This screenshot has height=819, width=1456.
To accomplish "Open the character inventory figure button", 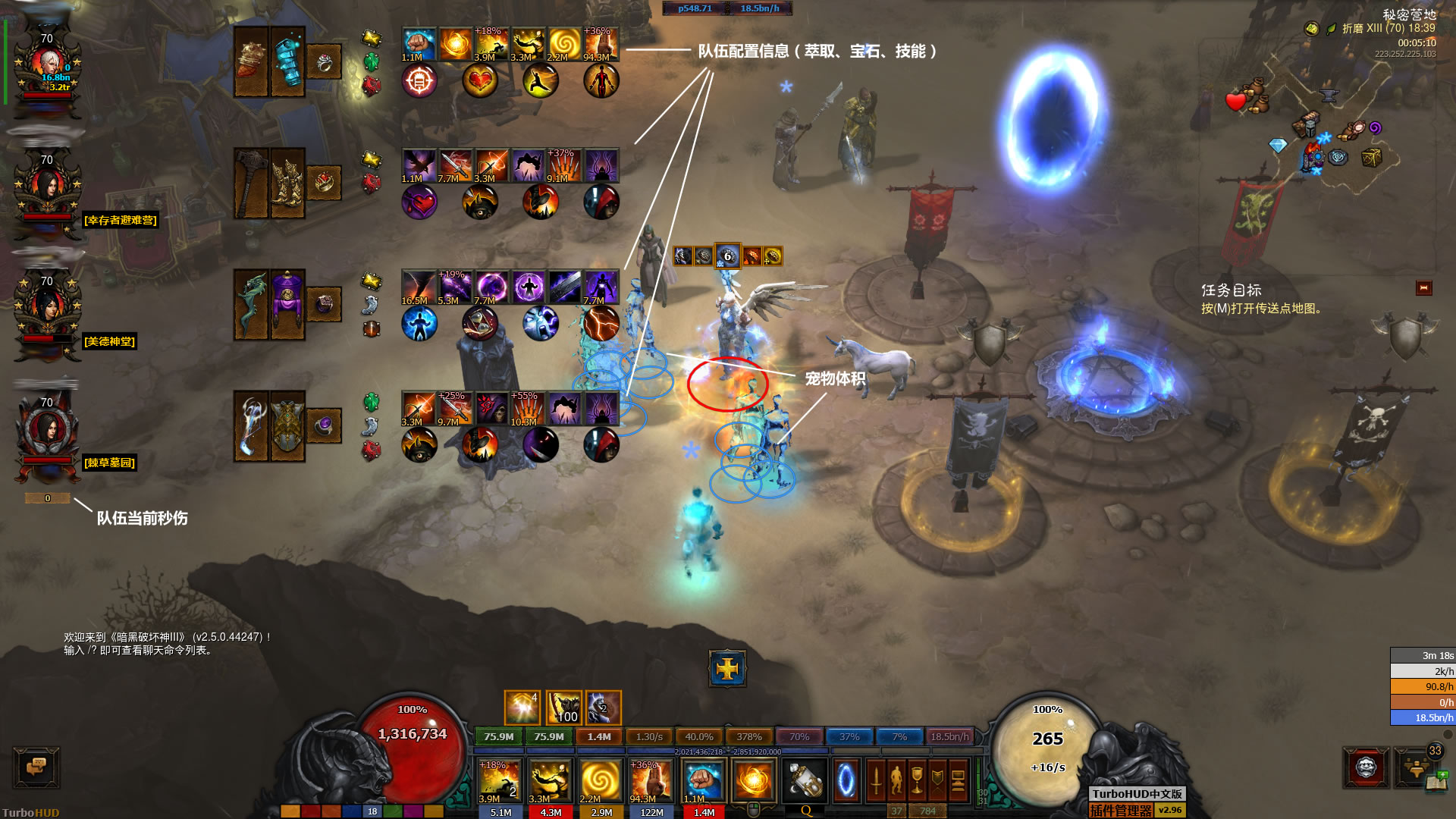I will (896, 781).
